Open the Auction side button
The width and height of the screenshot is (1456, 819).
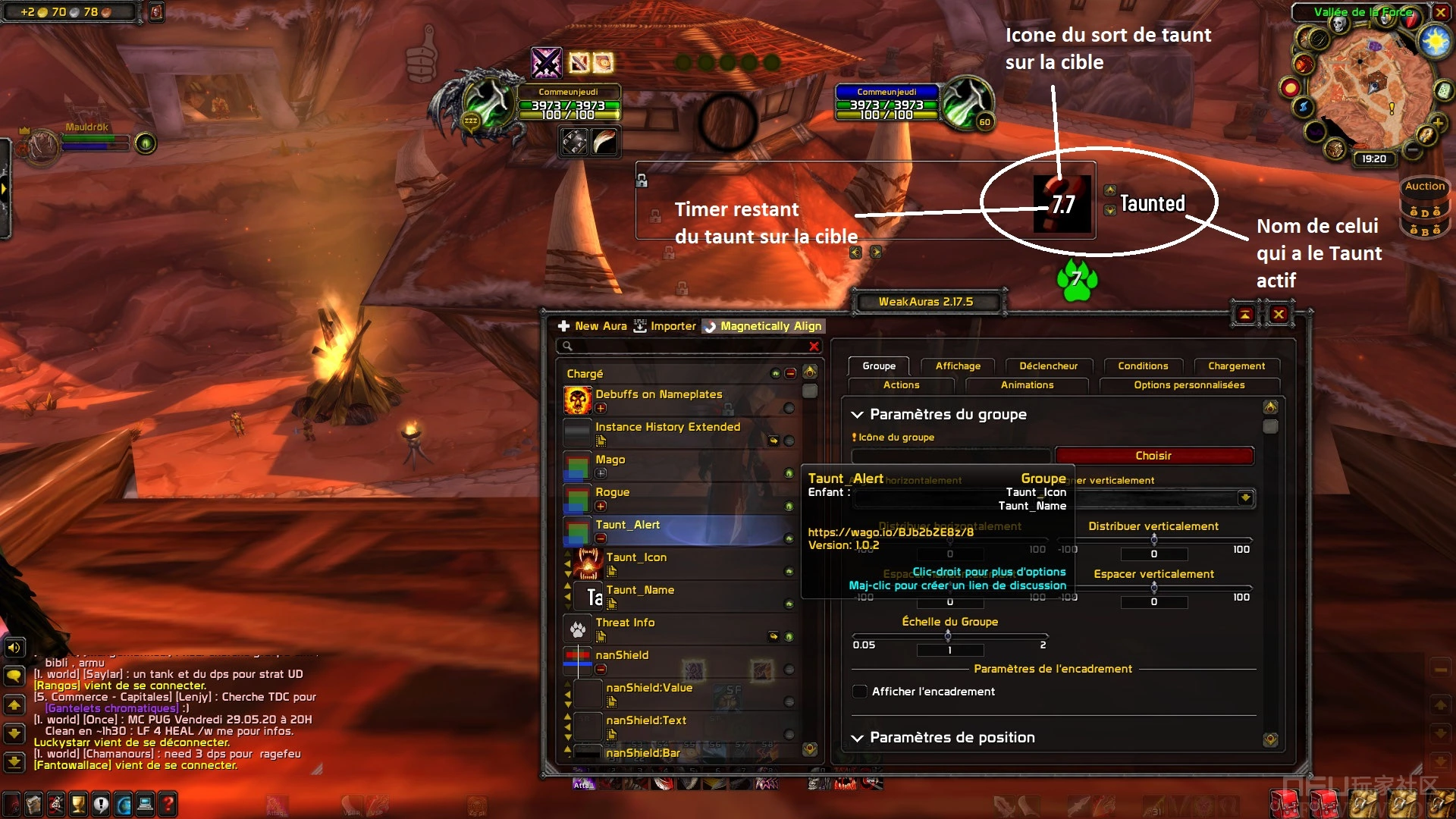click(1425, 187)
